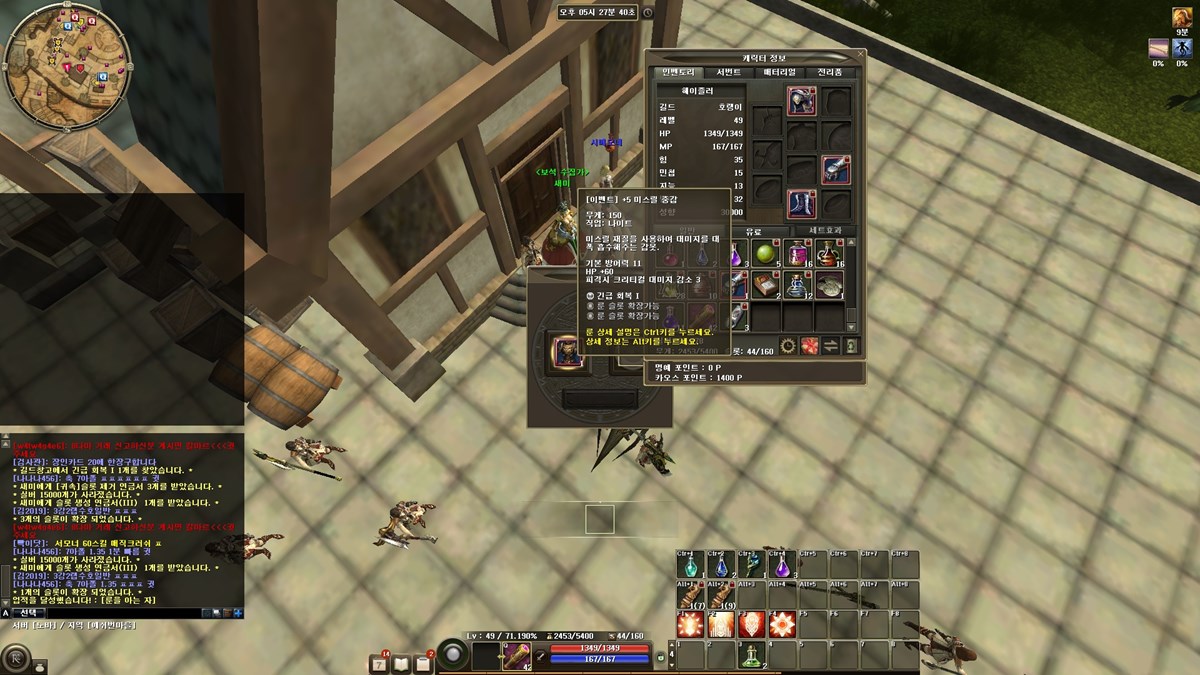Open the round main menu button
Screen dimensions: 1200x675
pos(17,658)
